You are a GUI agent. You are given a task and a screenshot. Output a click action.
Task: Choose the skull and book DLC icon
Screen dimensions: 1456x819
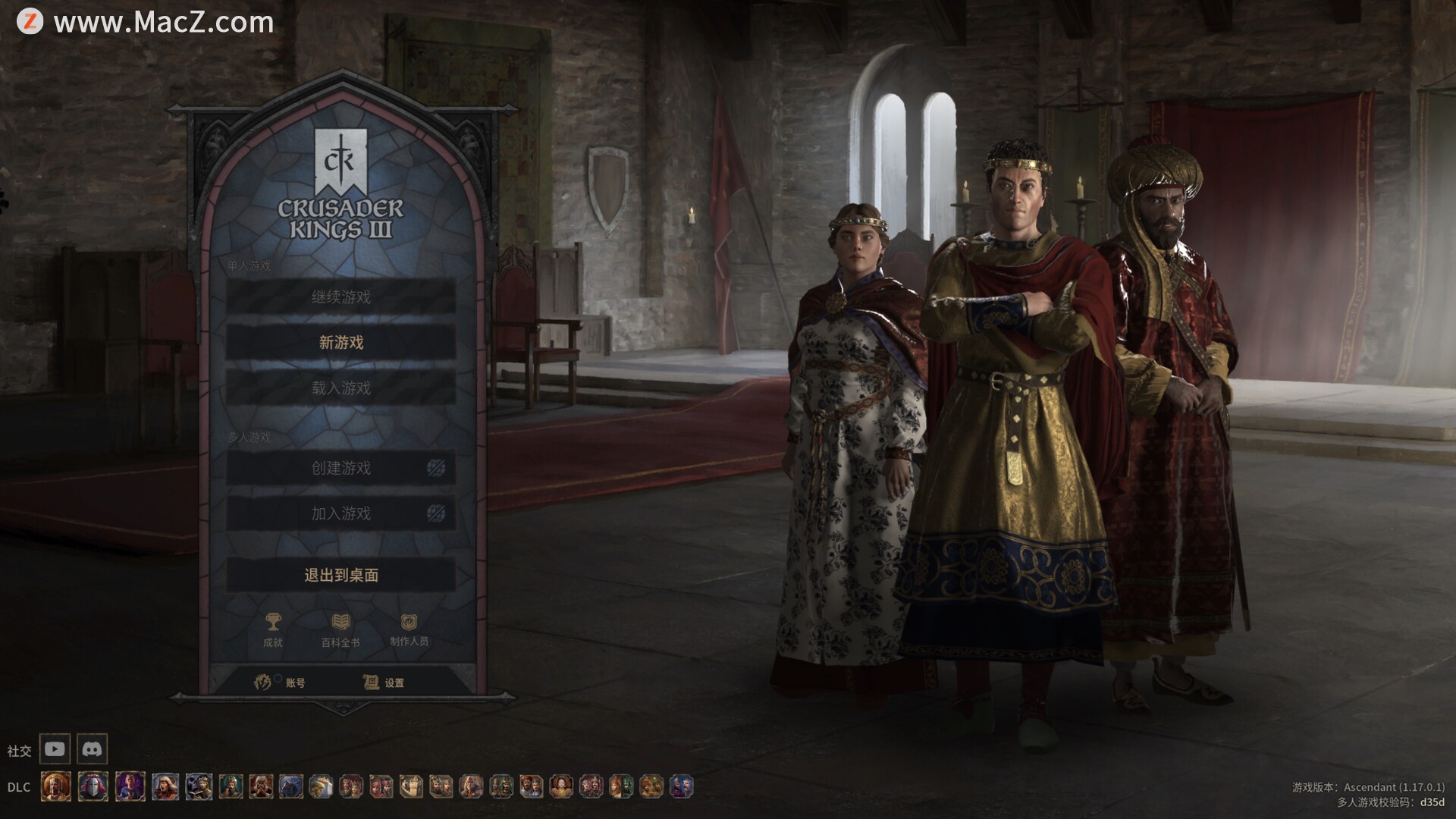point(199,786)
